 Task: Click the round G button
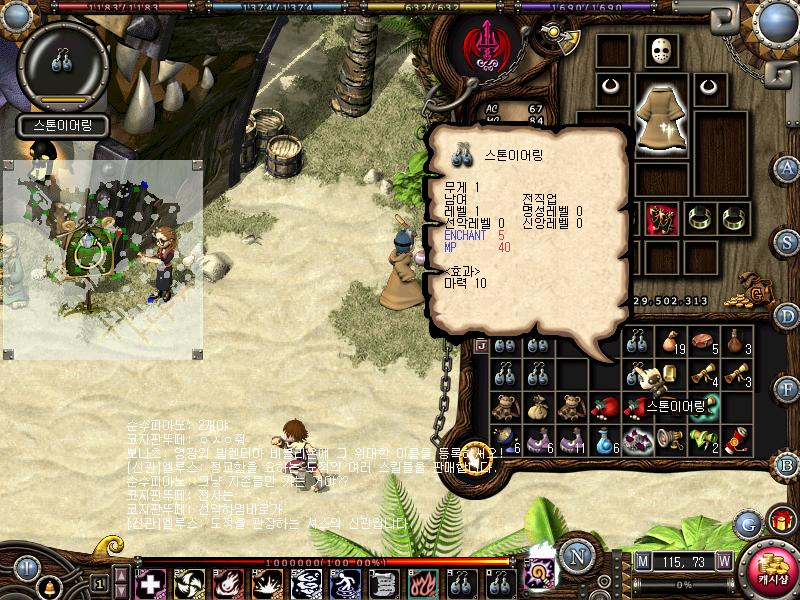tap(747, 523)
